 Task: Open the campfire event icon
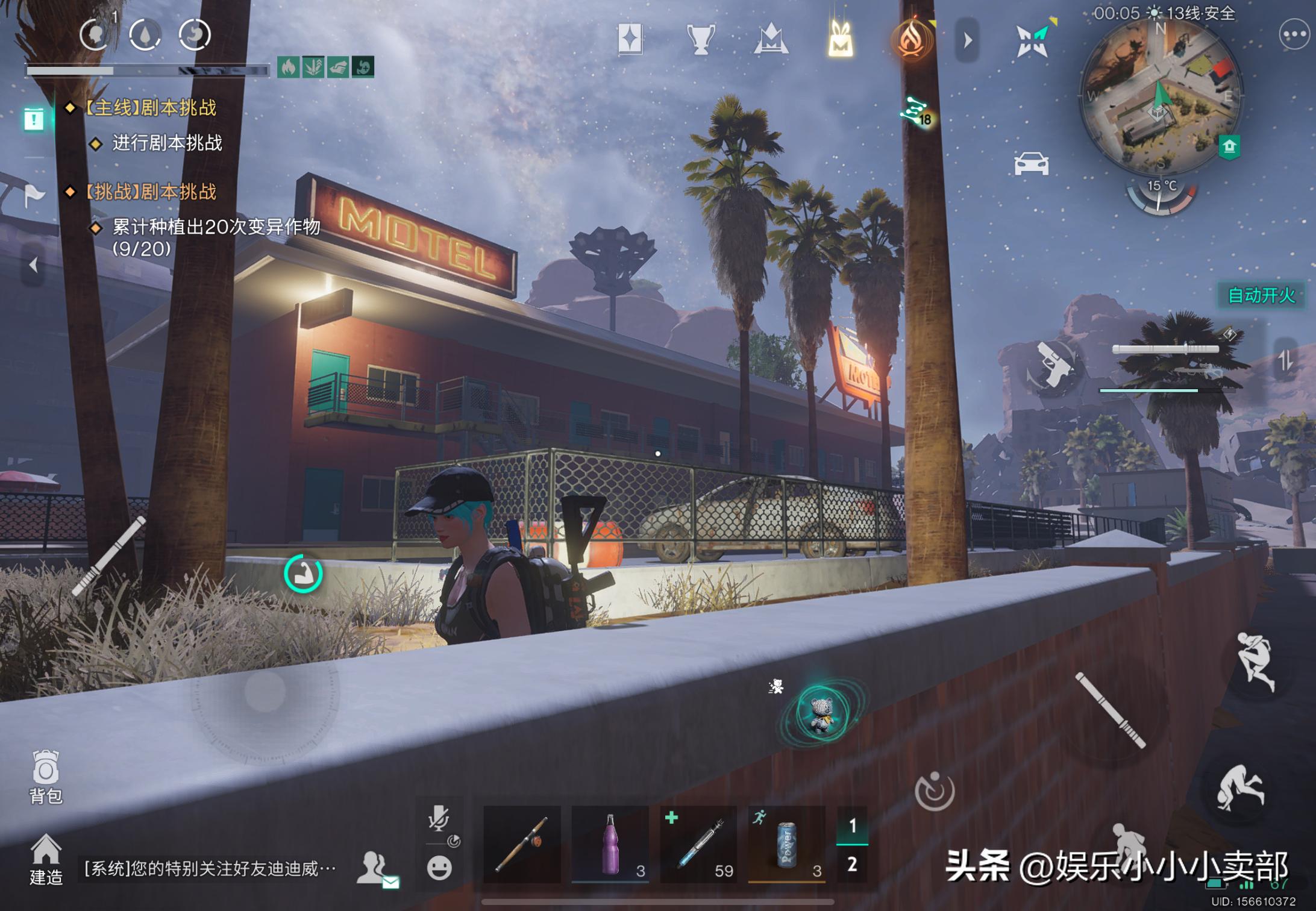(911, 40)
